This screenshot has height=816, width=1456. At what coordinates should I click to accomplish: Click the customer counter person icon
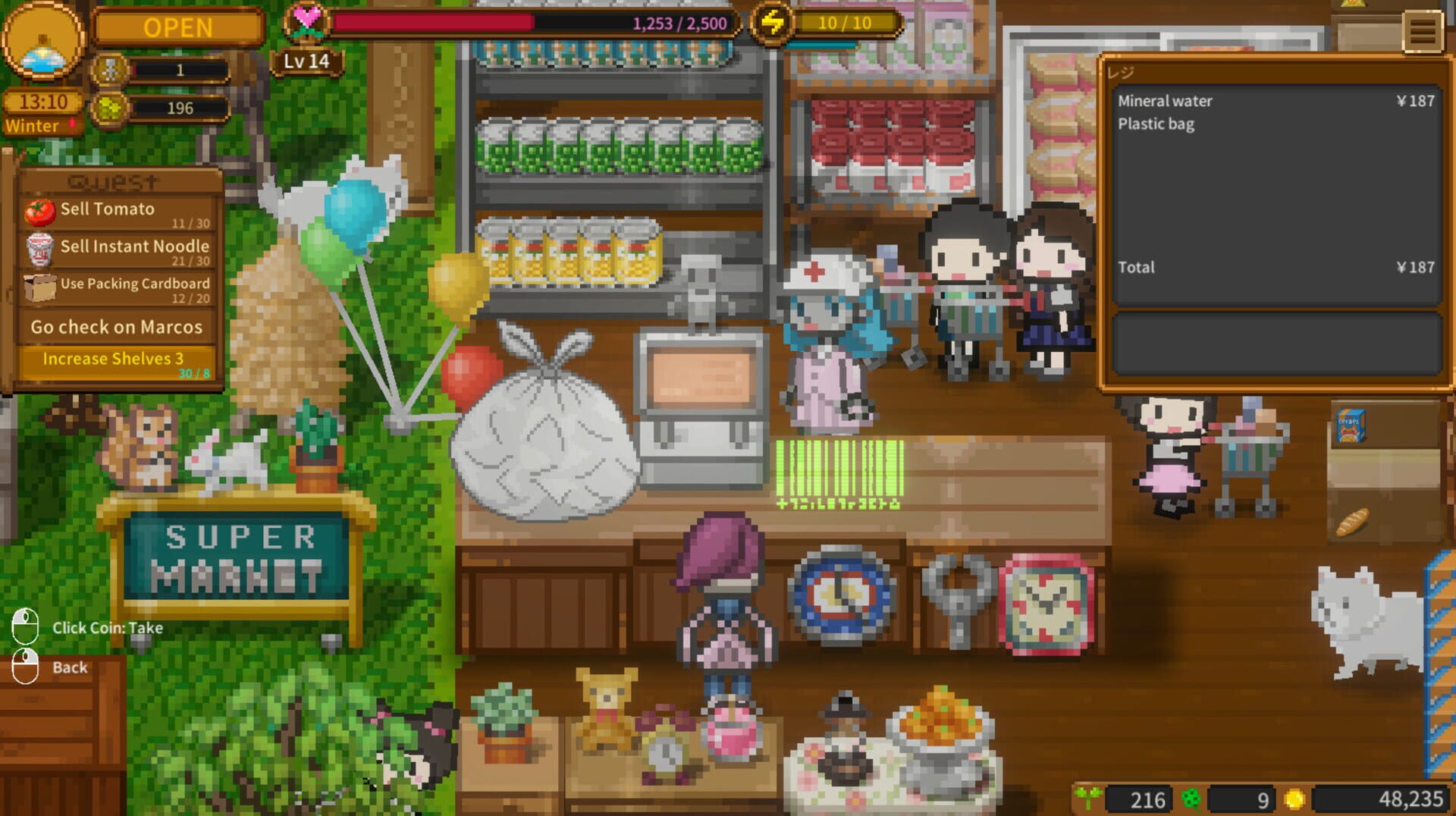click(x=111, y=71)
